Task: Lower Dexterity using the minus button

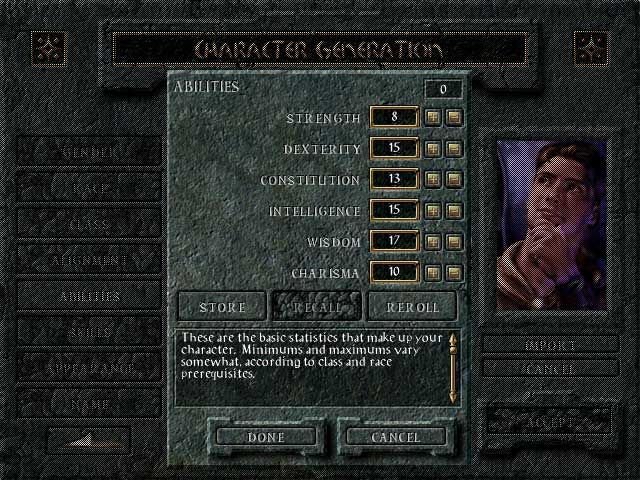Action: click(453, 149)
